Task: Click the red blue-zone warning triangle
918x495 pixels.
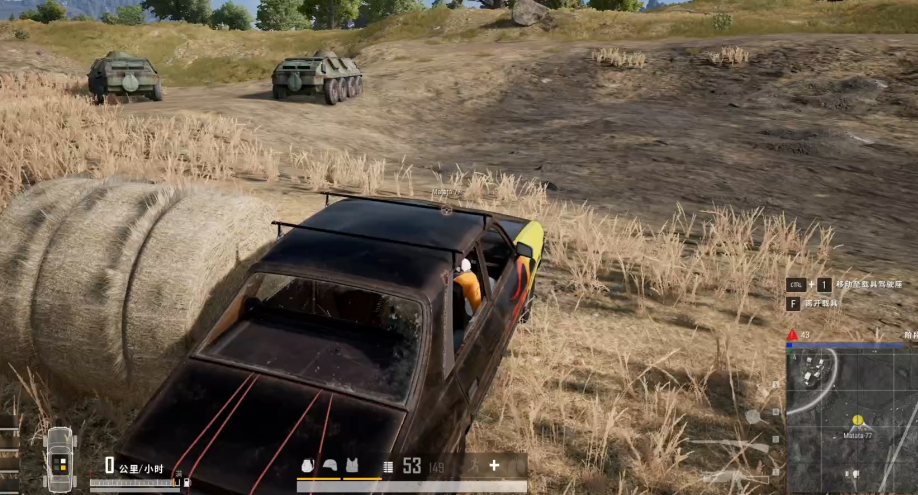Action: pos(792,335)
